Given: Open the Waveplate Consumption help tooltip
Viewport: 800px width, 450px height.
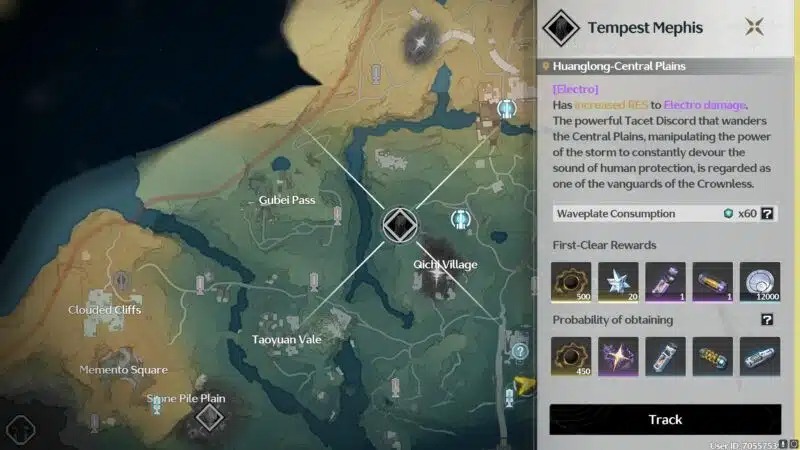Looking at the screenshot, I should point(767,213).
